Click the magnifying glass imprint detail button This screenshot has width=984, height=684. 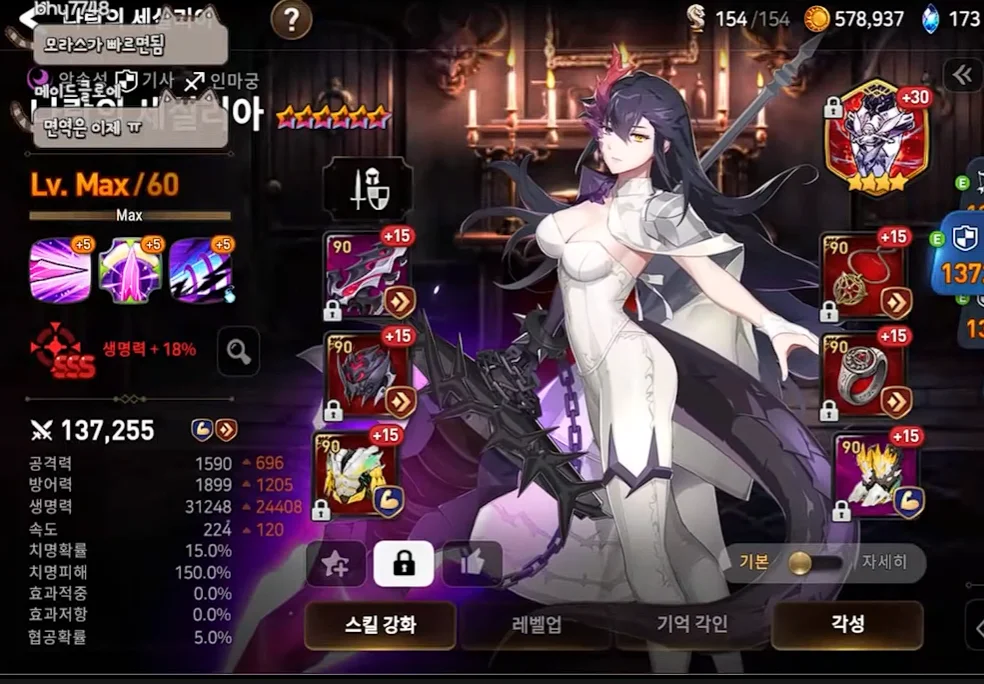click(237, 351)
